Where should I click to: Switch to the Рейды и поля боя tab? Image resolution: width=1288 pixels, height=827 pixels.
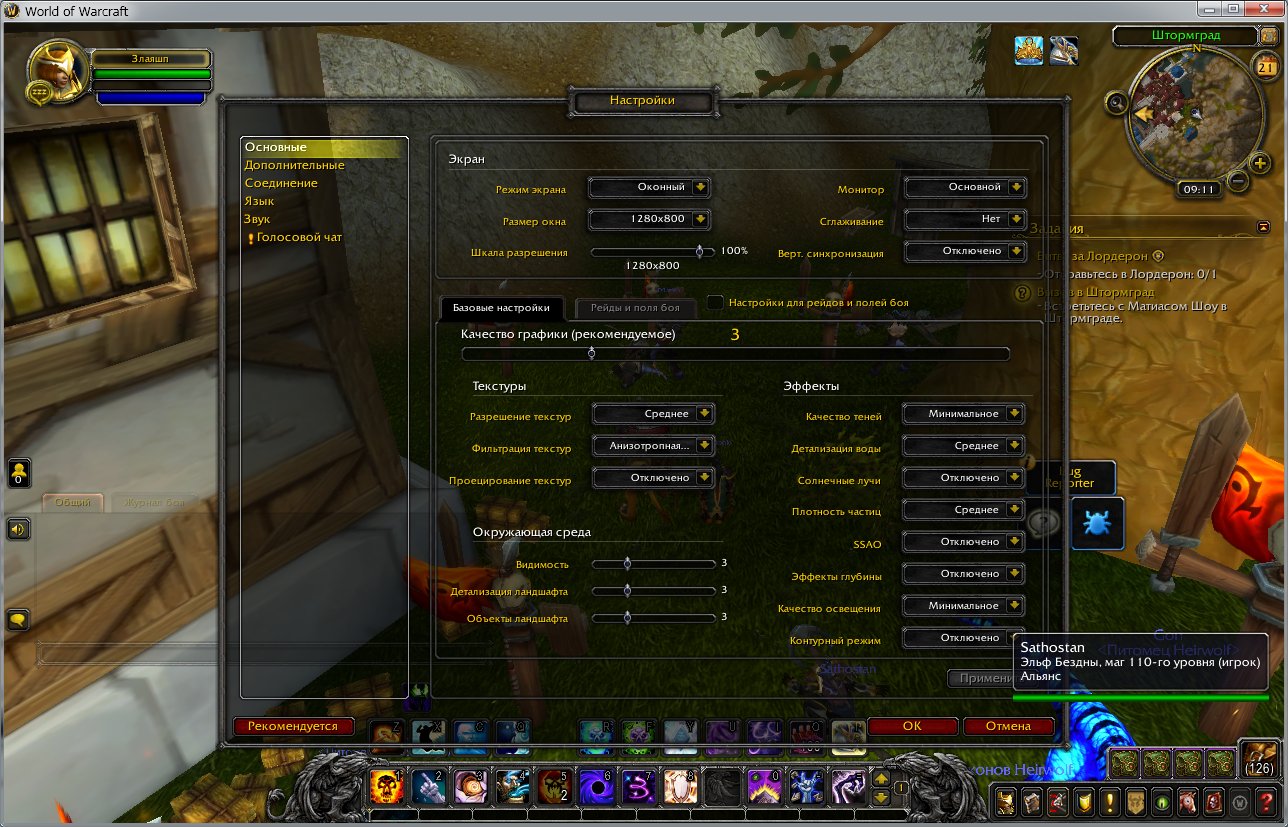(x=634, y=308)
